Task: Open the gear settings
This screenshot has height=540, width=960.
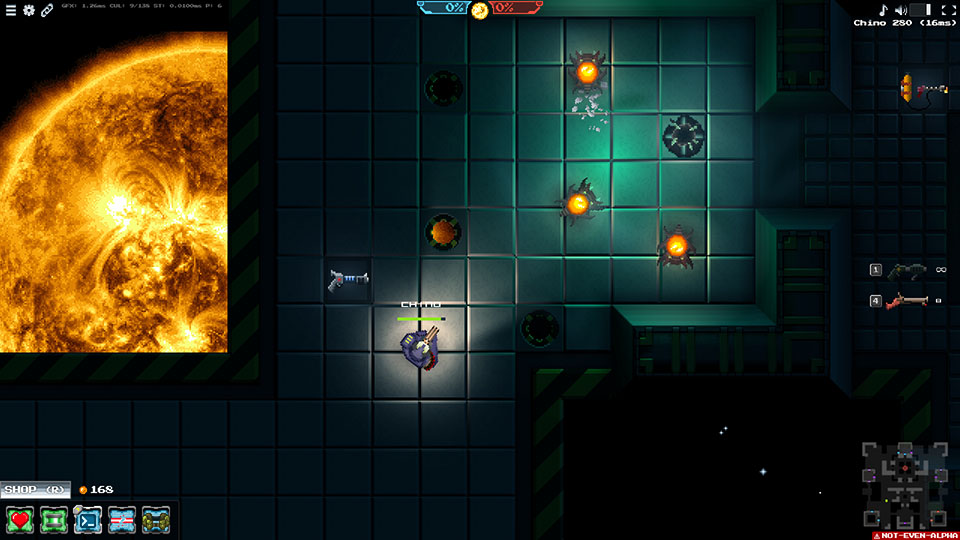Action: pyautogui.click(x=29, y=10)
